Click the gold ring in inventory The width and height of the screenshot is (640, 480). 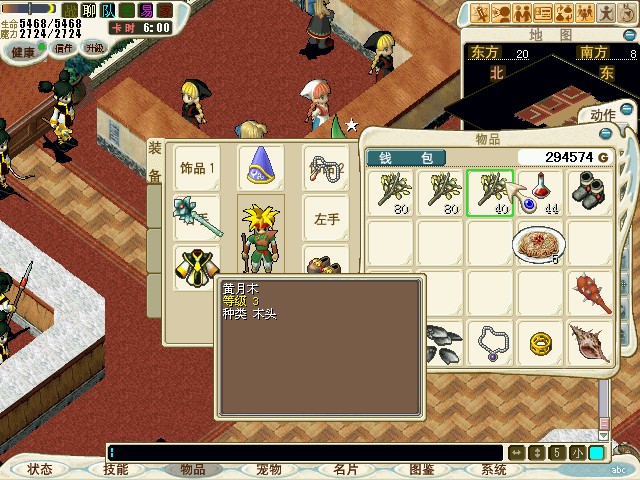point(540,344)
